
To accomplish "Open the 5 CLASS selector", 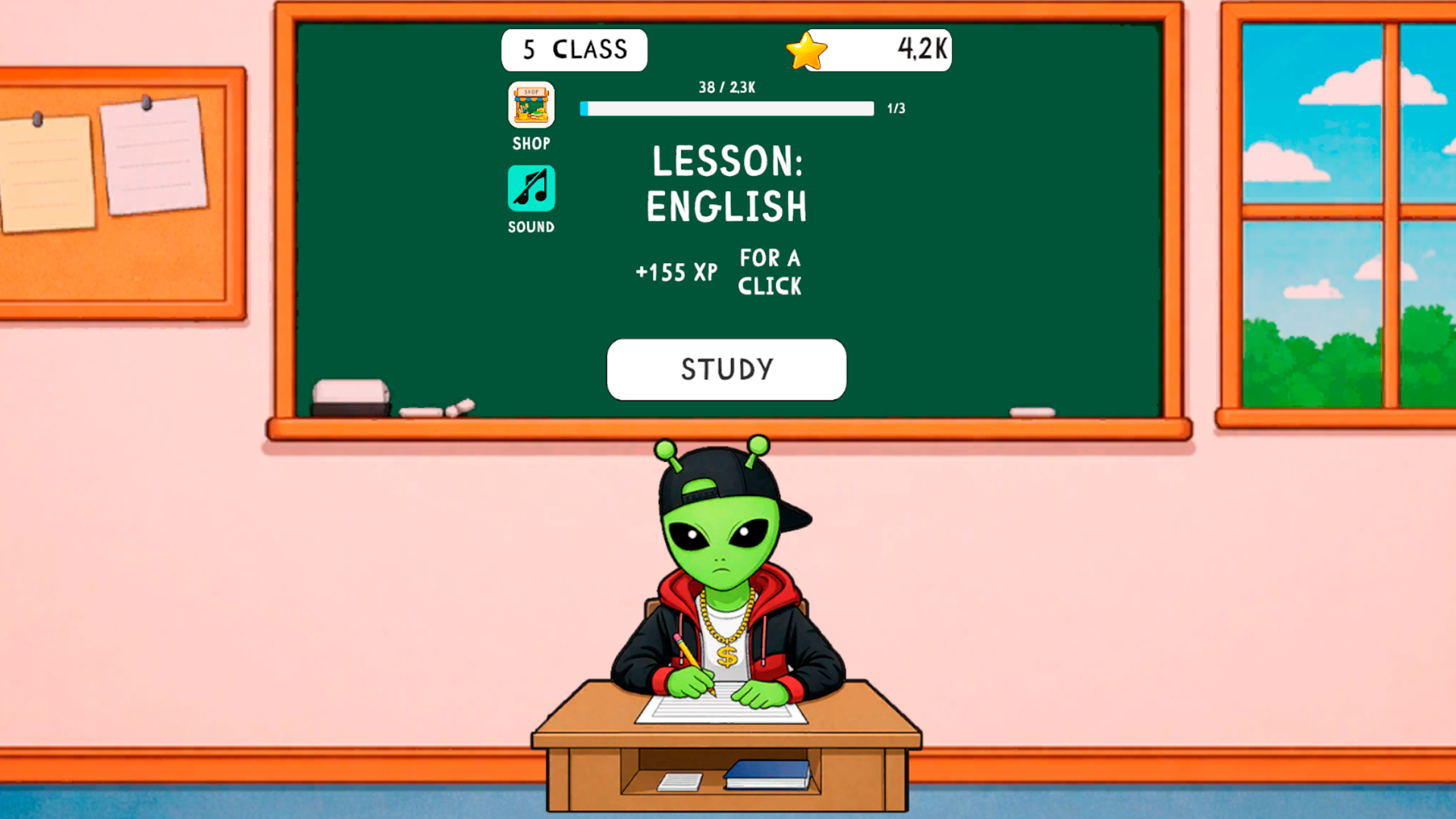I will click(x=574, y=49).
